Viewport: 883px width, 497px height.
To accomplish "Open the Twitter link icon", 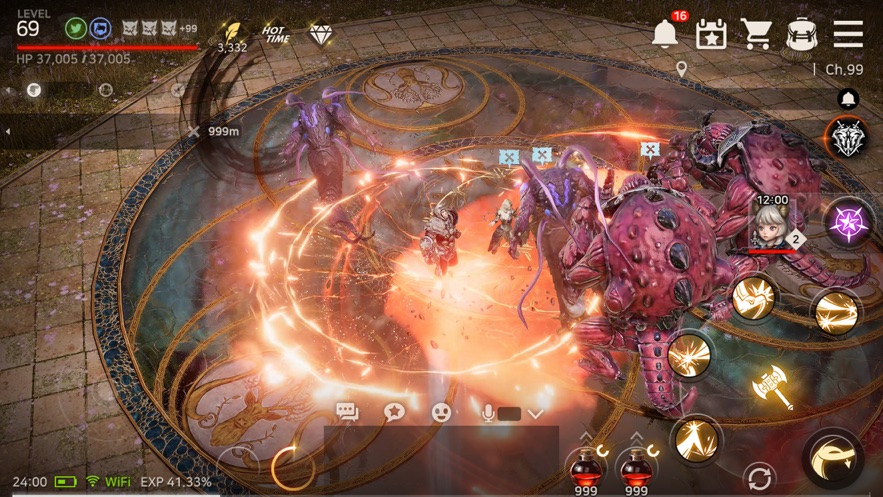I will [x=74, y=28].
